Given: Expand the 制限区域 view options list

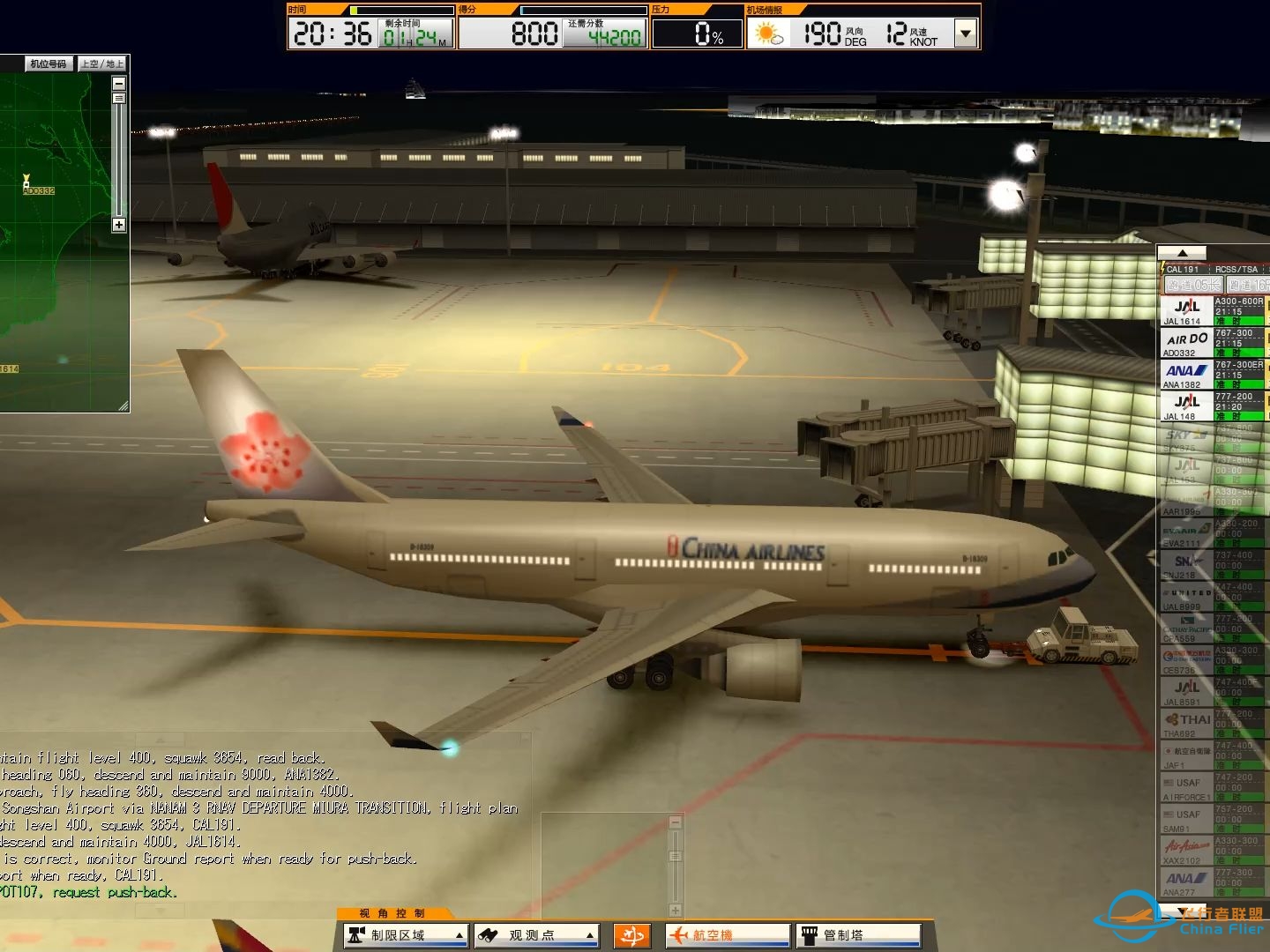Looking at the screenshot, I should pos(459,934).
